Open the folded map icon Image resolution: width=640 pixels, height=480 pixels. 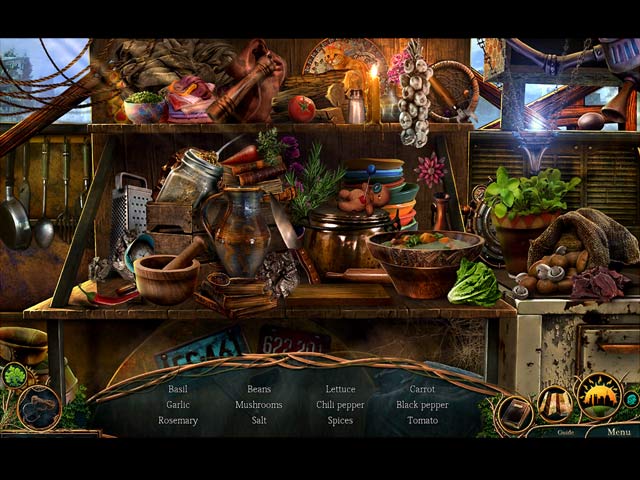pyautogui.click(x=554, y=403)
